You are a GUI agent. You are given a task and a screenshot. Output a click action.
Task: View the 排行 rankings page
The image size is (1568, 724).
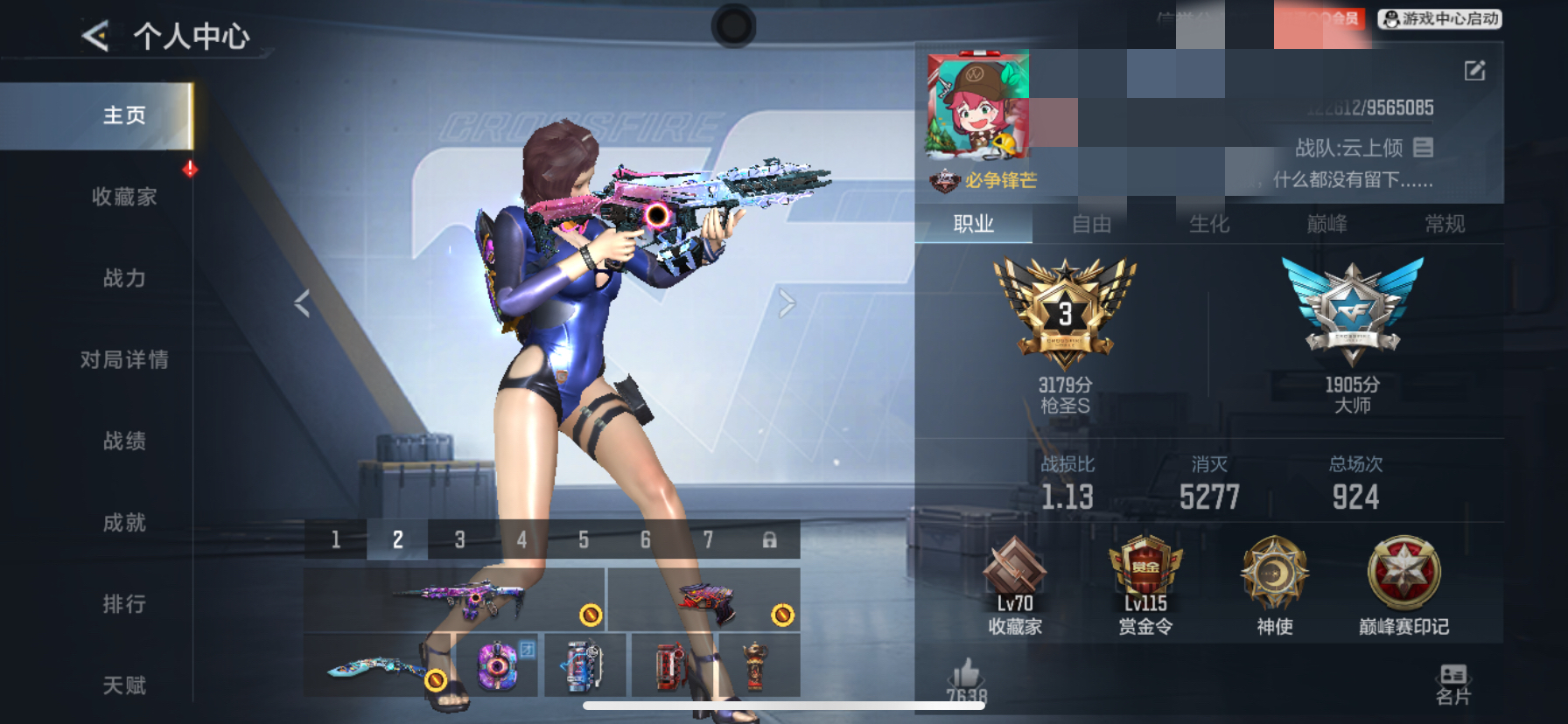click(x=124, y=604)
